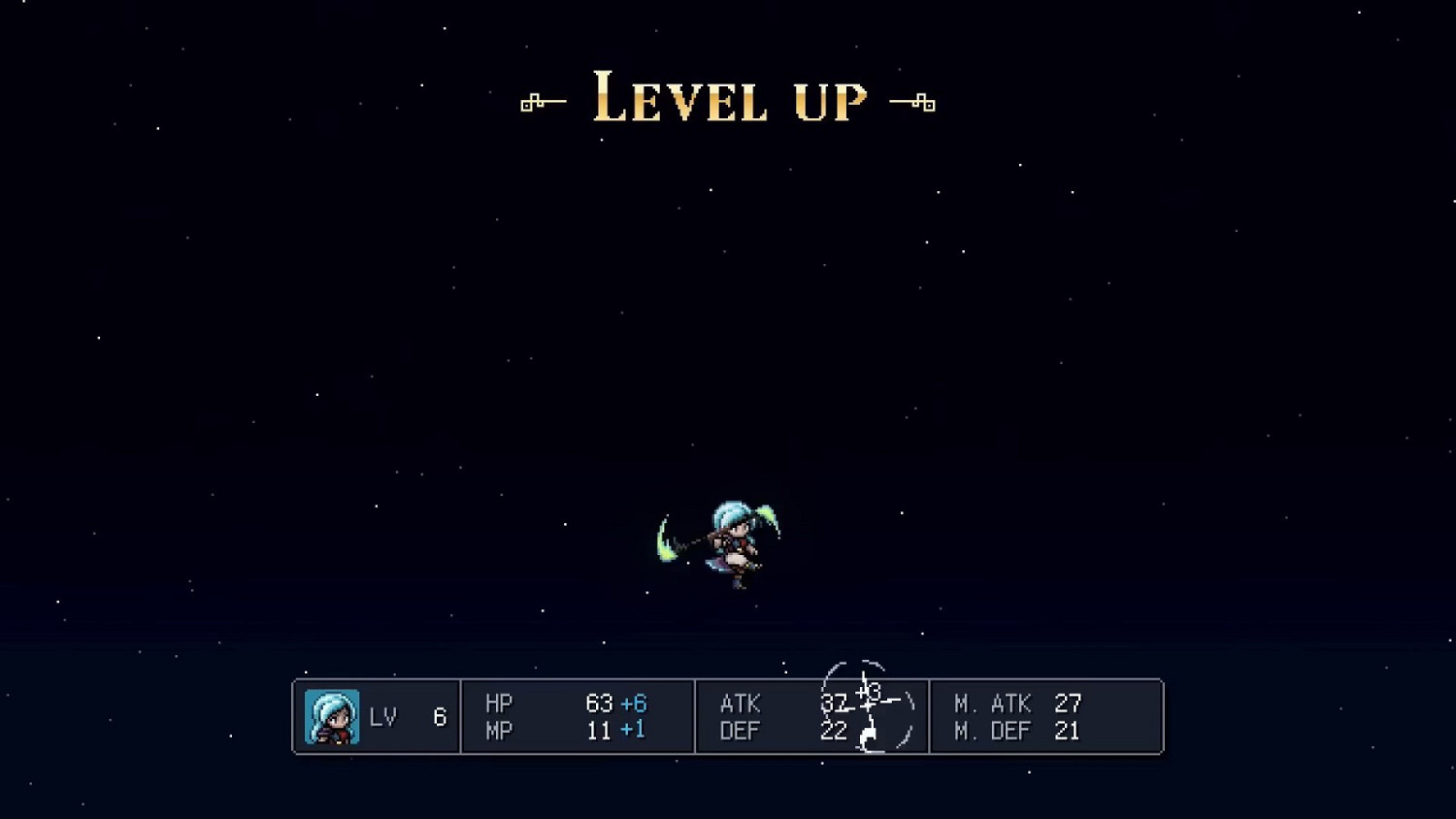Viewport: 1456px width, 819px height.
Task: Click the HP stat label
Action: click(500, 702)
